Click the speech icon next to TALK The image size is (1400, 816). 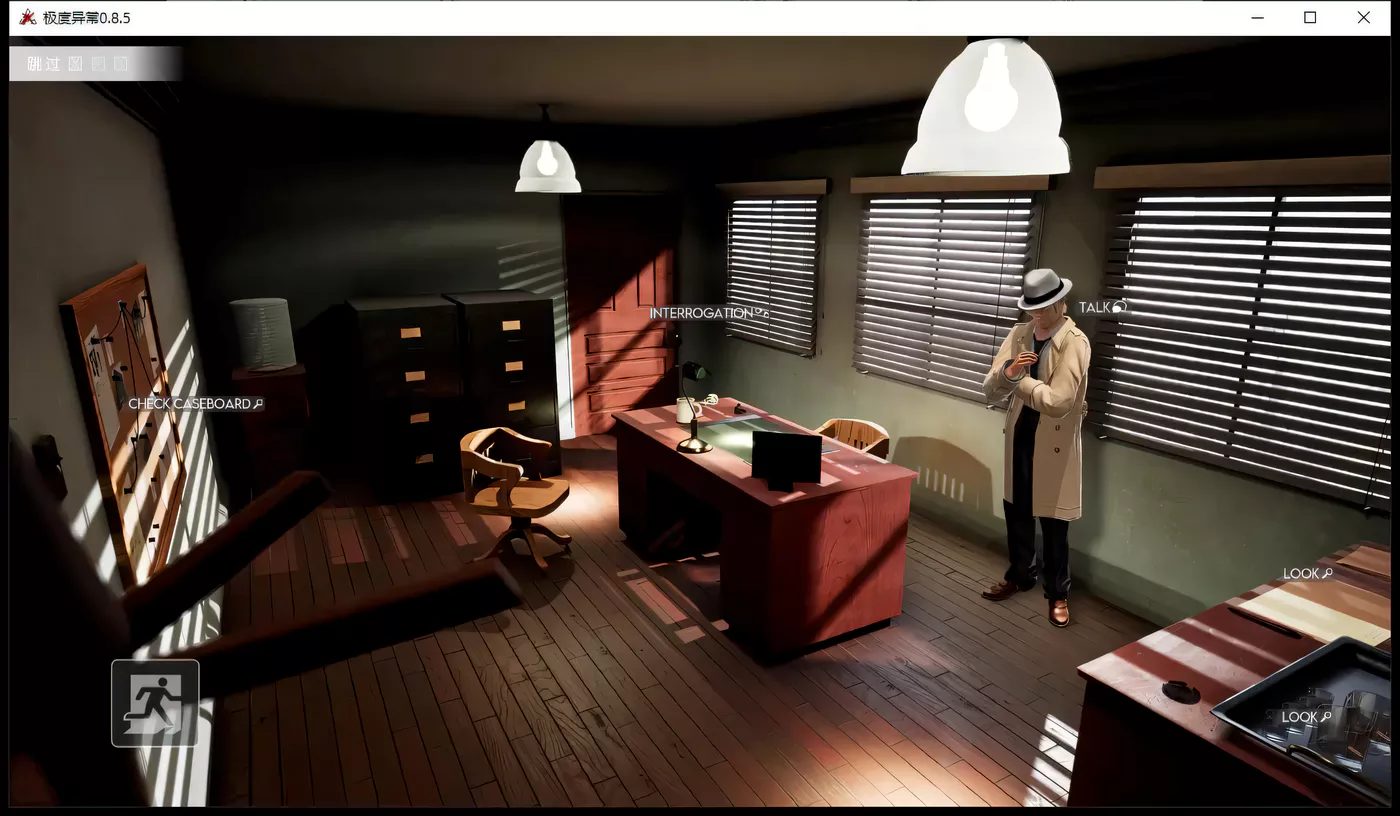click(1118, 307)
